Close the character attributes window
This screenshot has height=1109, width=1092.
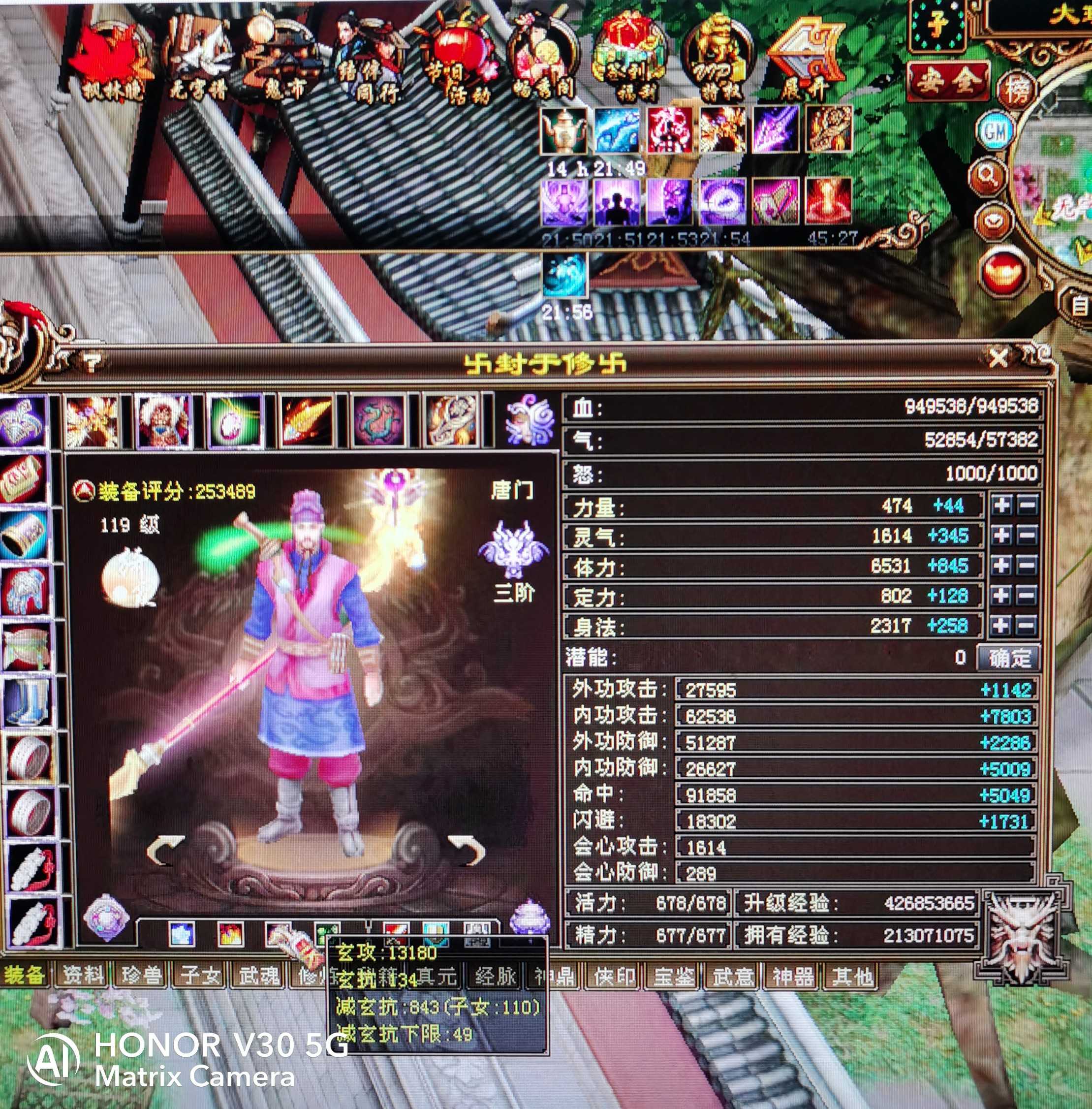(x=998, y=358)
